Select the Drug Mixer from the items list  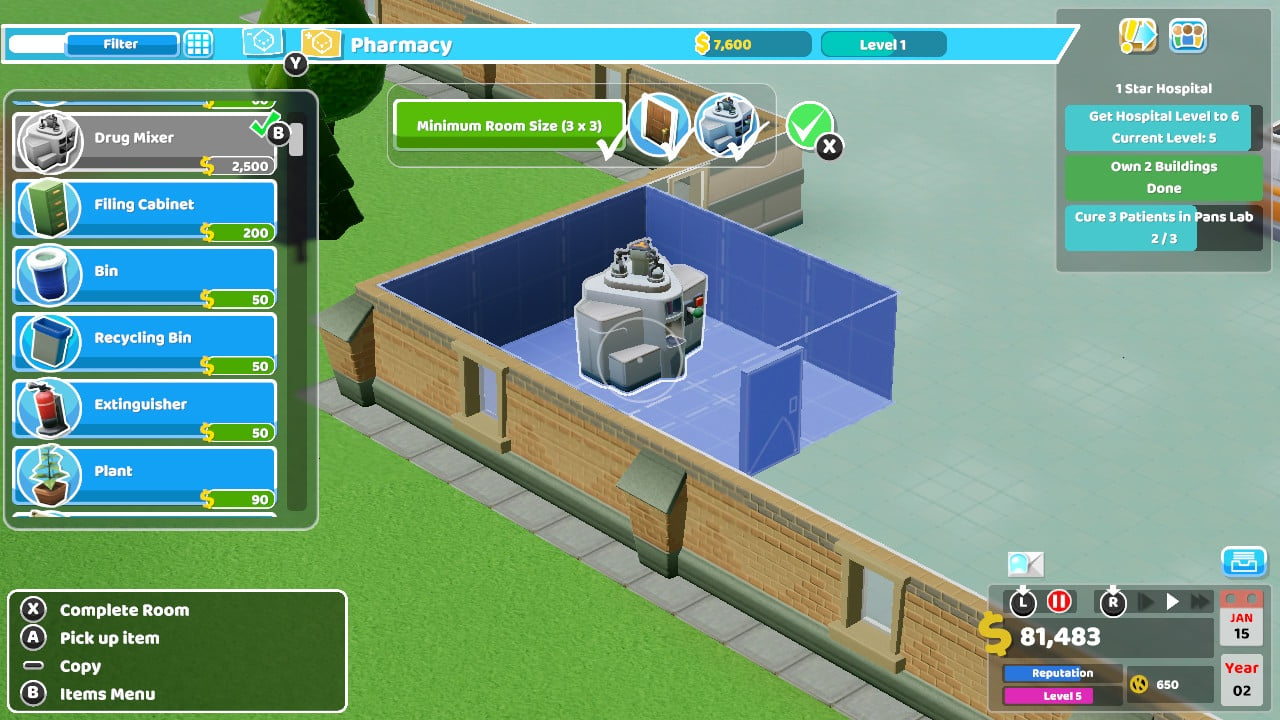click(x=143, y=138)
